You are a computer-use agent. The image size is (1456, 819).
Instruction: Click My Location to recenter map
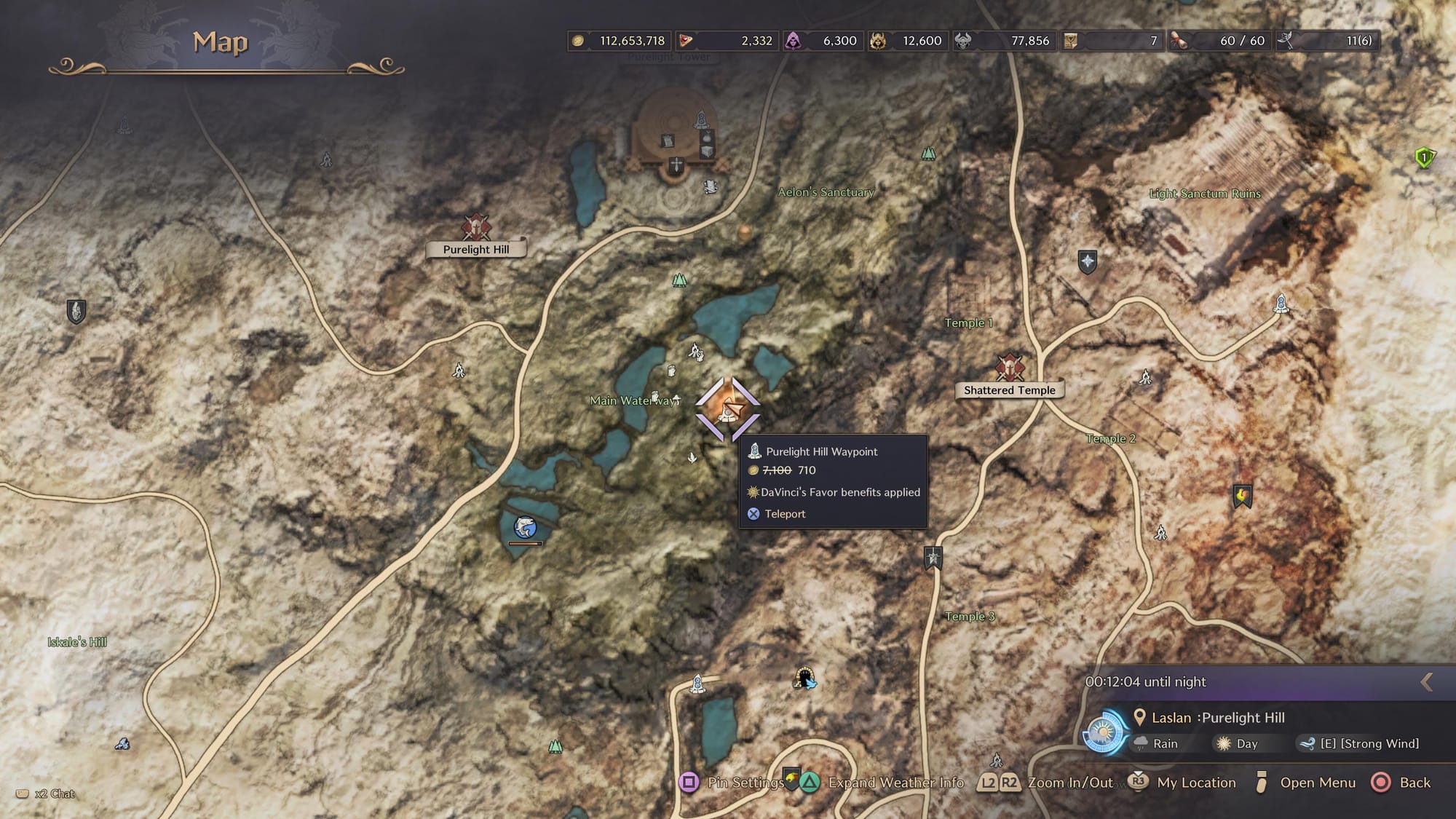tap(1182, 783)
